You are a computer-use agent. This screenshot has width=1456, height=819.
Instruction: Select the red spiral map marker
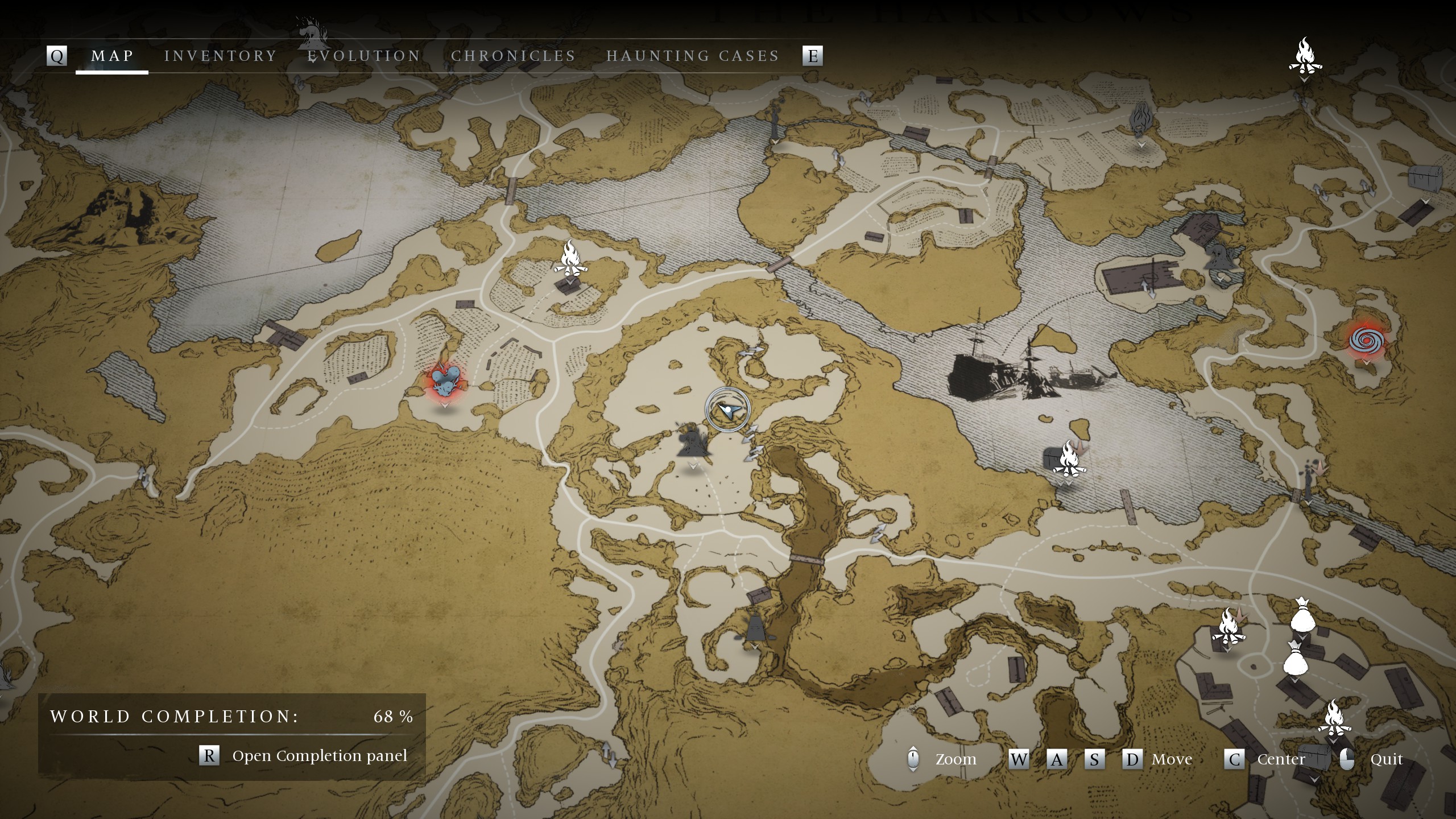[x=1366, y=341]
